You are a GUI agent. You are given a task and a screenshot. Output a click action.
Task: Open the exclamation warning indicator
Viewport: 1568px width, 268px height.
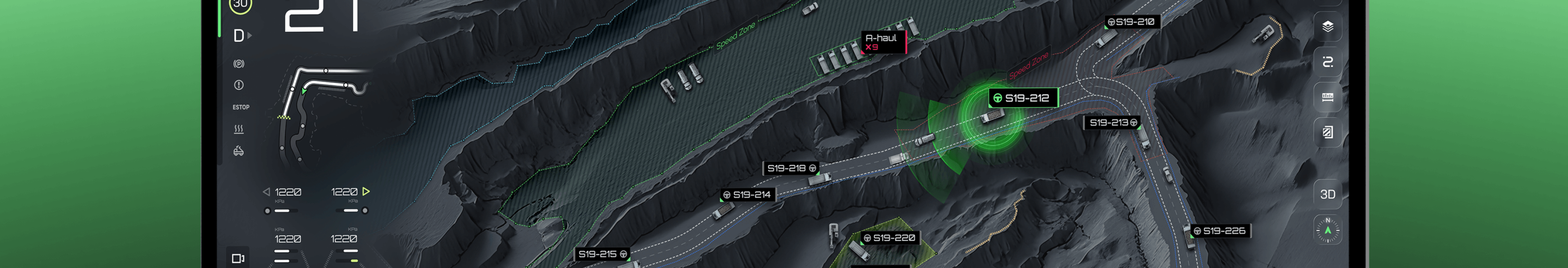pyautogui.click(x=238, y=85)
